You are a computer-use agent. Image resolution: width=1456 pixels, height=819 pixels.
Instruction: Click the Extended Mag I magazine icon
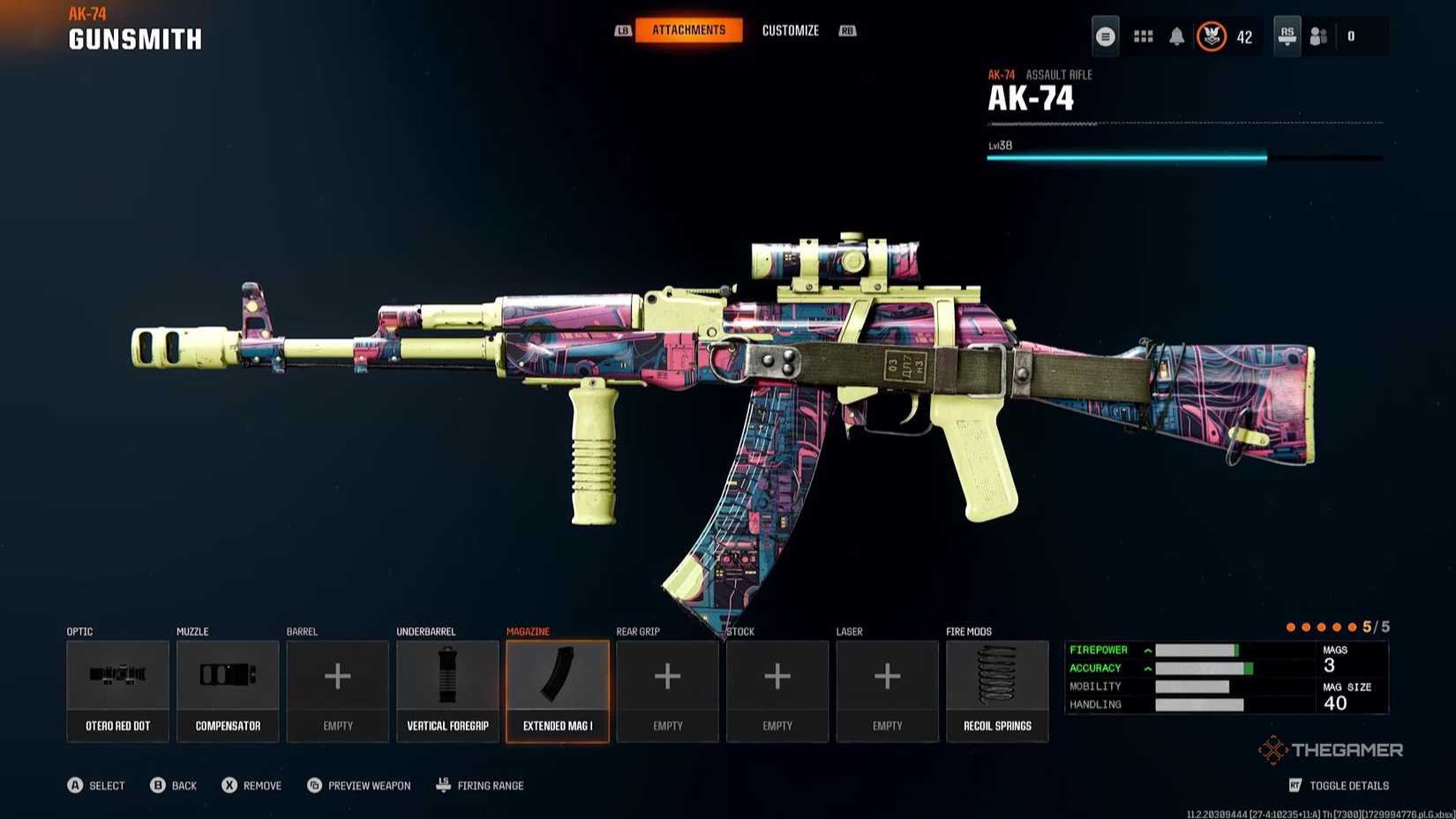557,677
